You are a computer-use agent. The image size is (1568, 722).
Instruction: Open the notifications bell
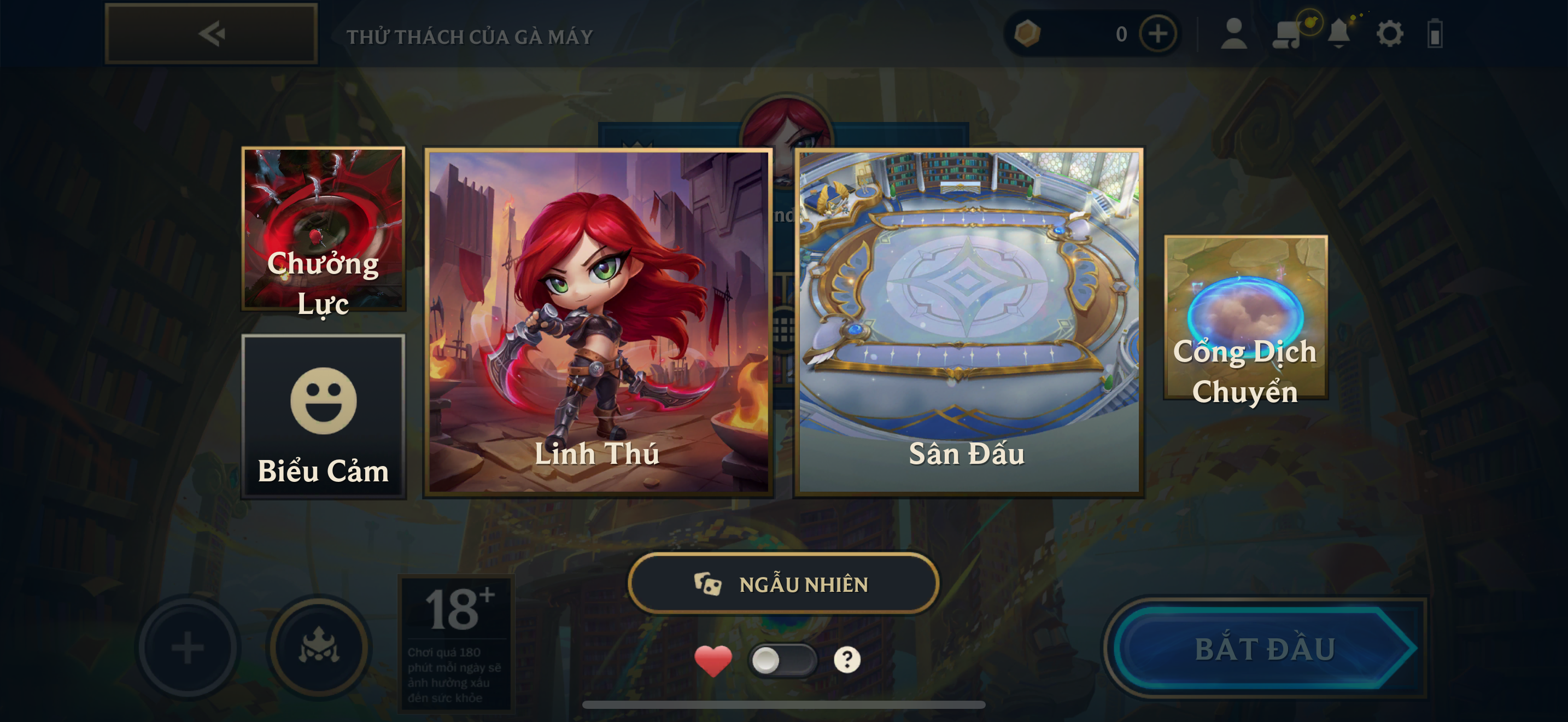[1338, 34]
